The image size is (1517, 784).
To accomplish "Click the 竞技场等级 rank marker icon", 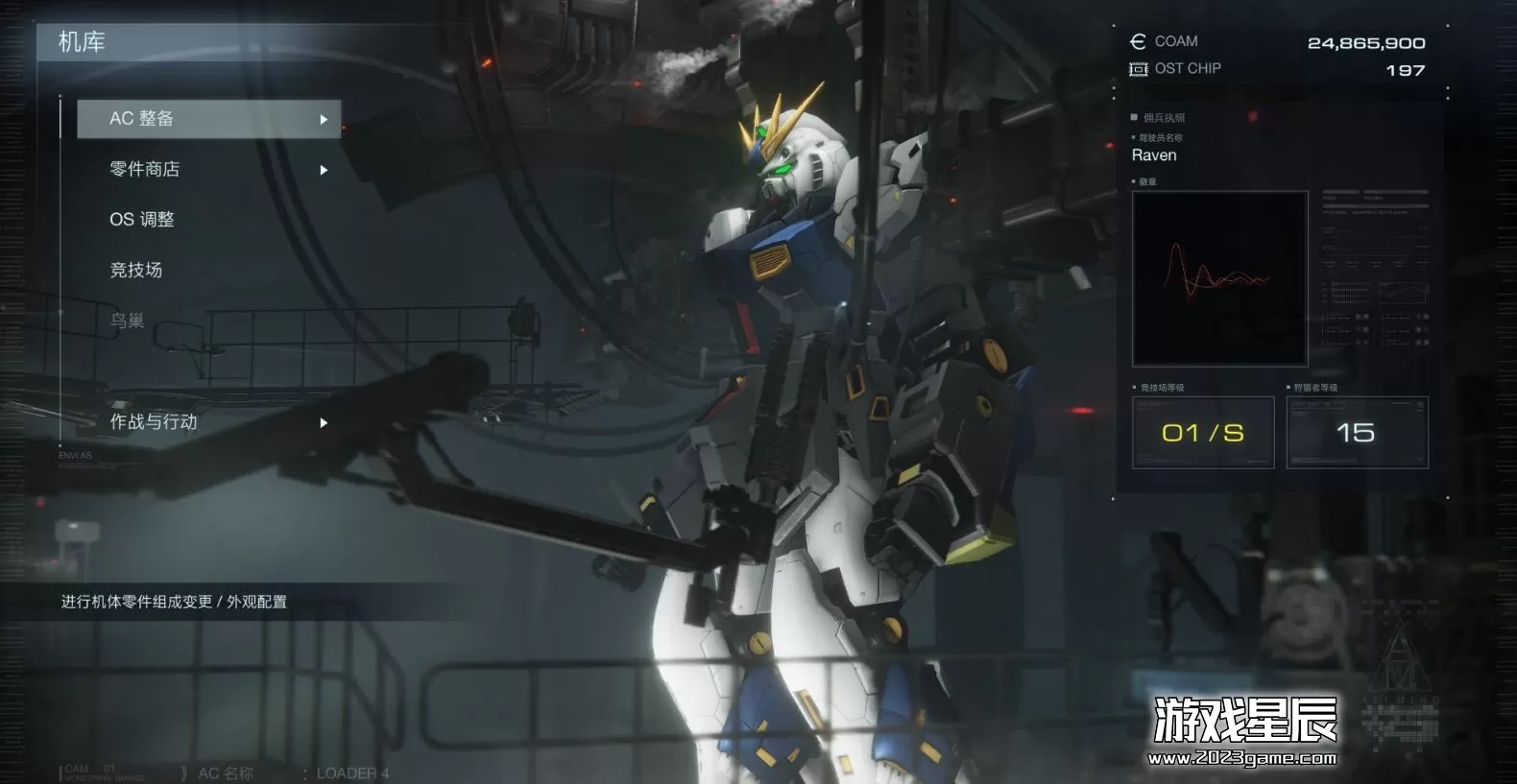I will [x=1134, y=388].
